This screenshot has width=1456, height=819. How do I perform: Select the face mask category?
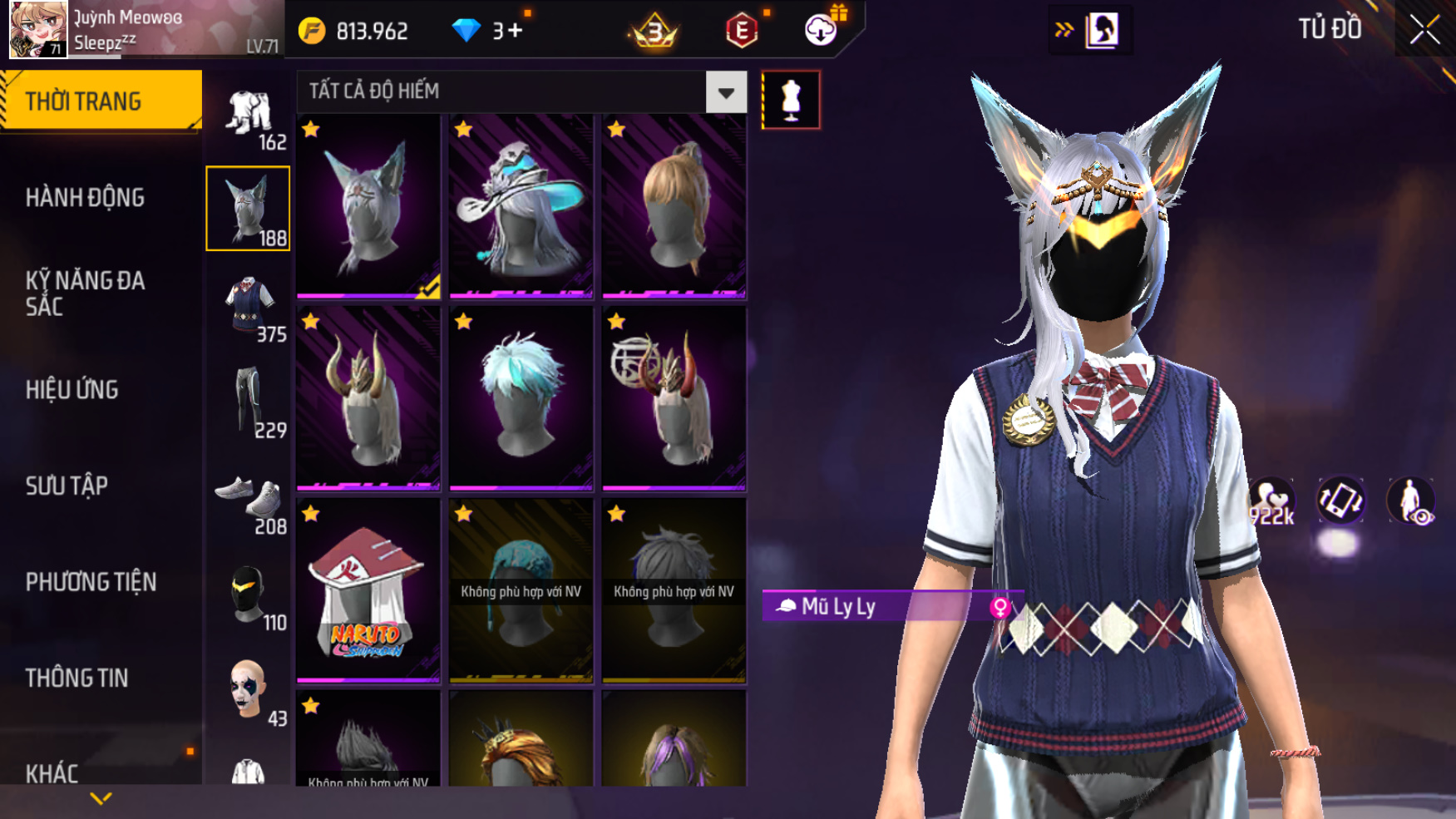248,595
